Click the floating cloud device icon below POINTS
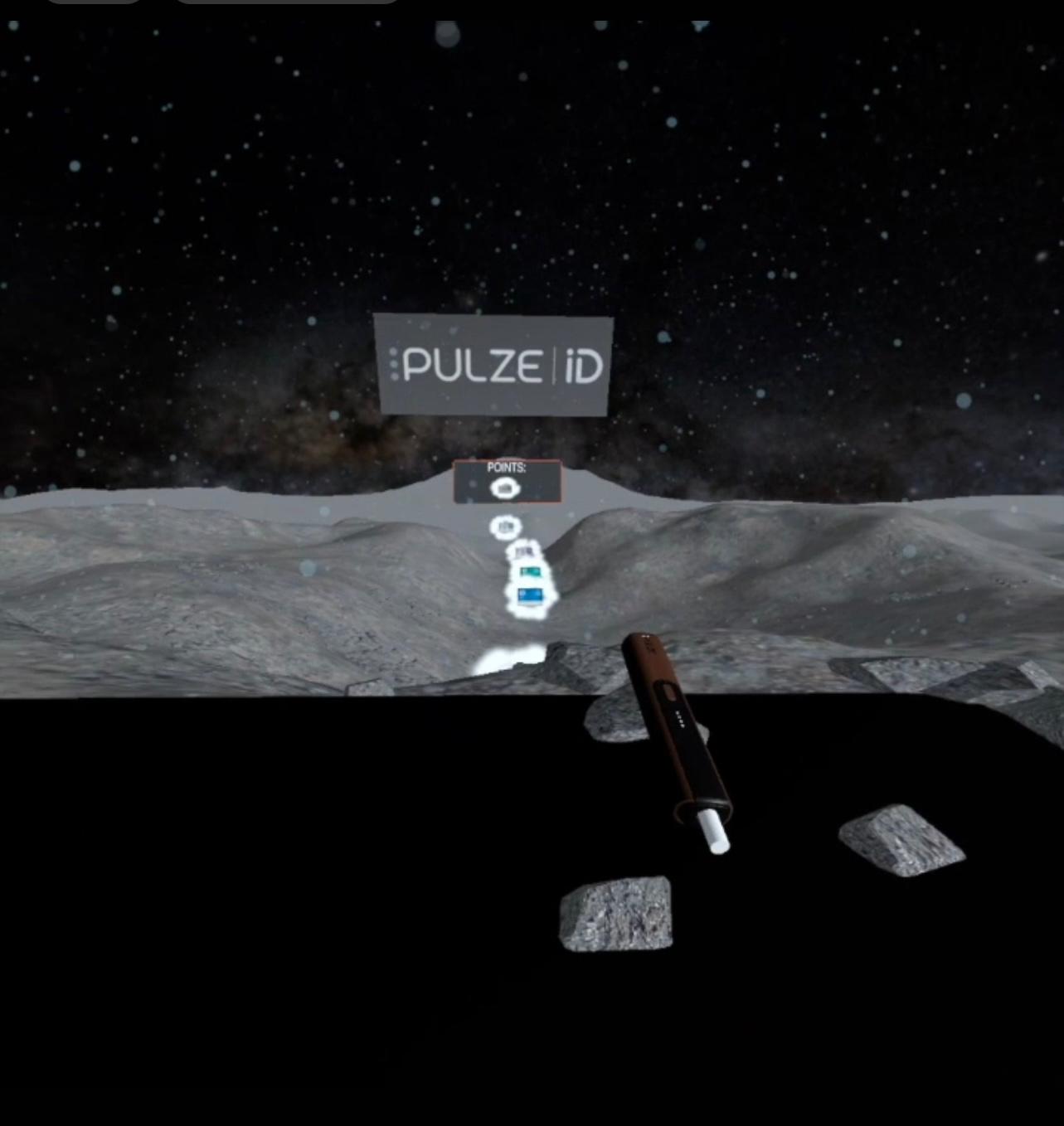The image size is (1064, 1126). pyautogui.click(x=506, y=527)
